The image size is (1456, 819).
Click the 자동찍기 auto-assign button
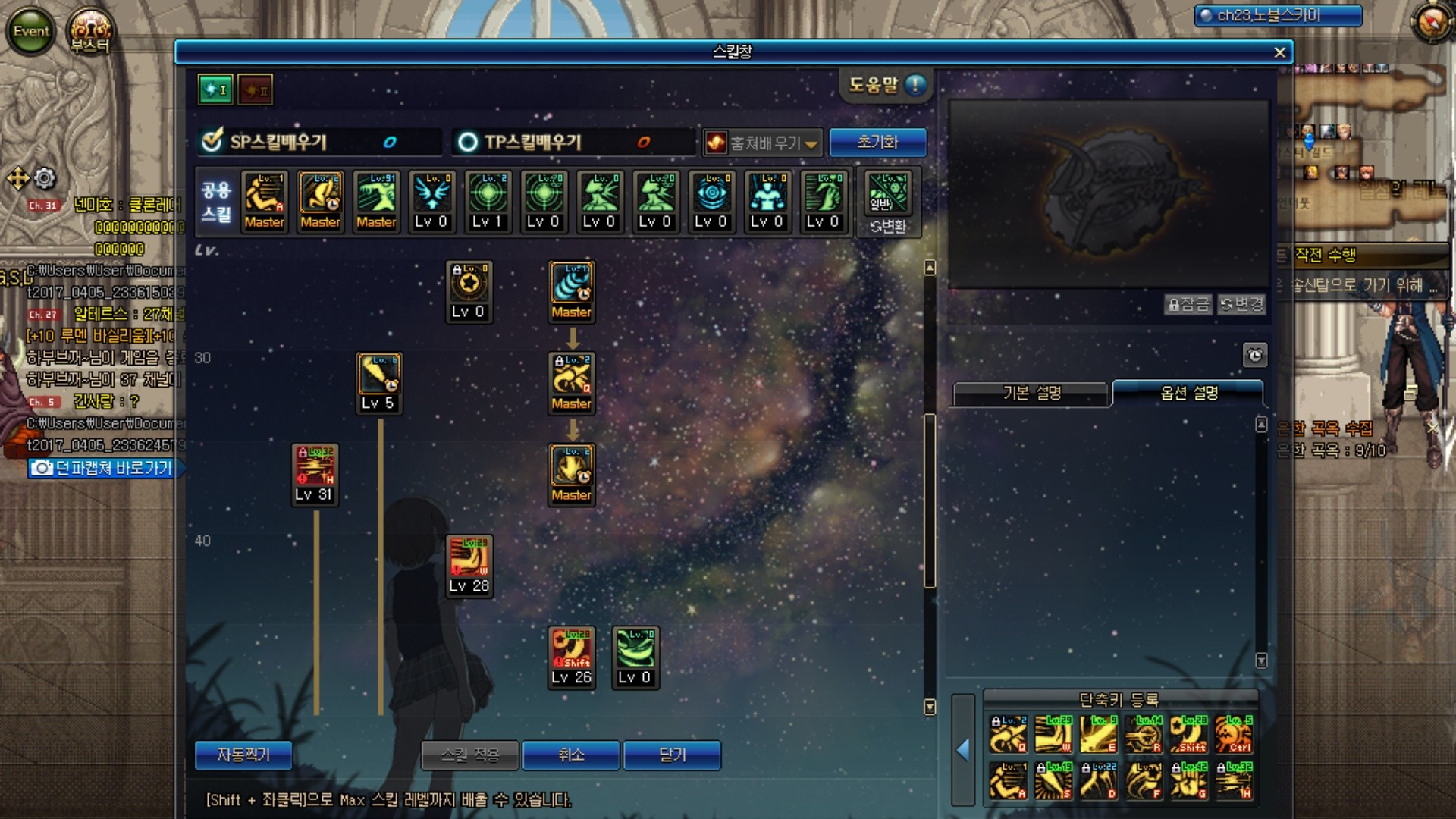point(243,755)
